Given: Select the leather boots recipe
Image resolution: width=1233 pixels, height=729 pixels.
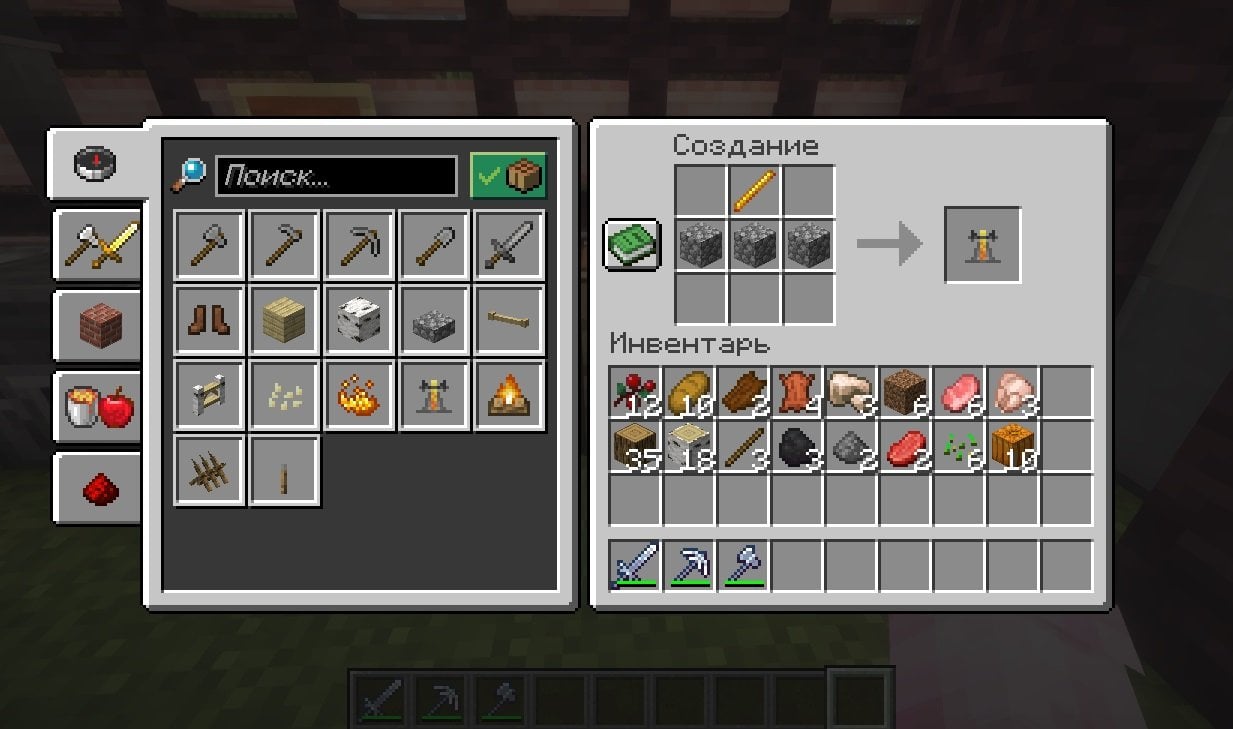Looking at the screenshot, I should (x=209, y=320).
